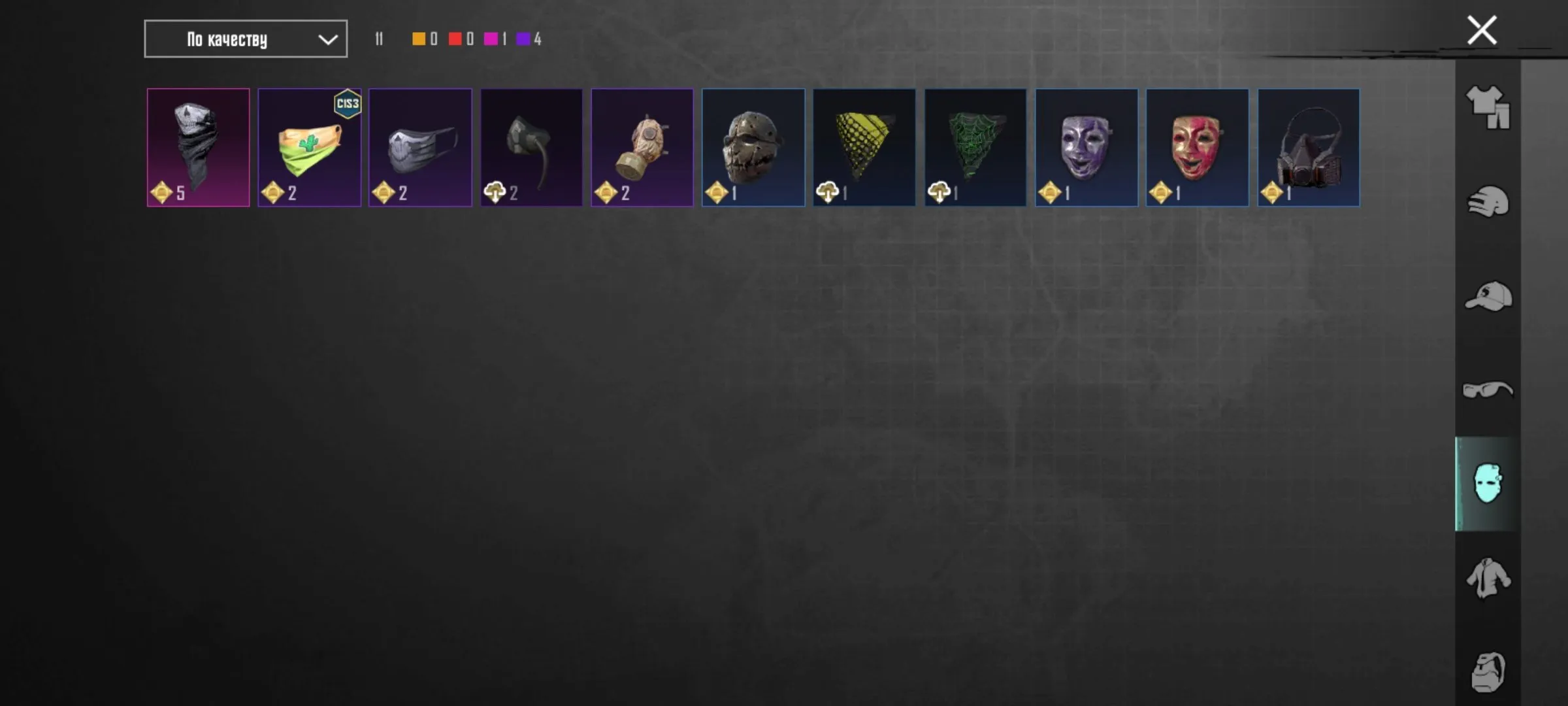This screenshot has width=1568, height=706.
Task: Select the skull bandana item
Action: 198,146
